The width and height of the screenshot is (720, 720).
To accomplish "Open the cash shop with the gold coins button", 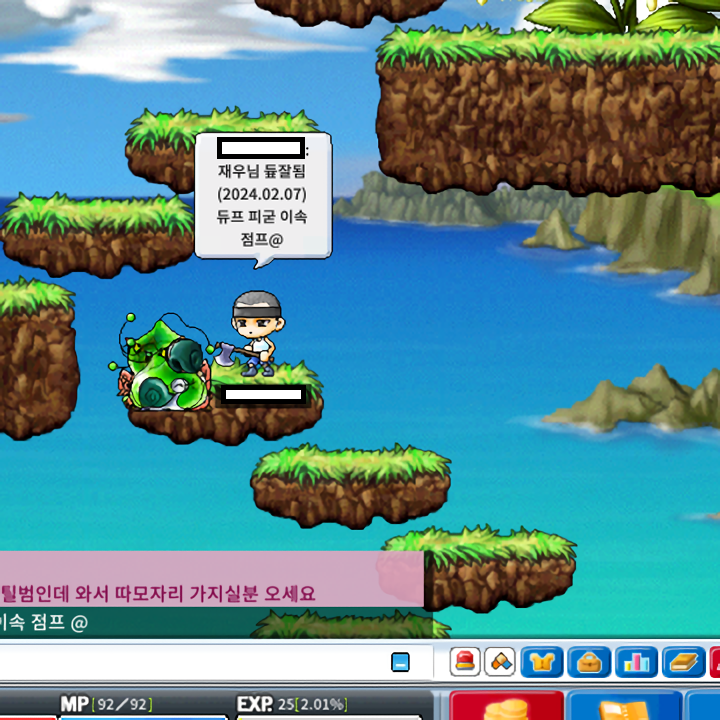I will pos(507,706).
